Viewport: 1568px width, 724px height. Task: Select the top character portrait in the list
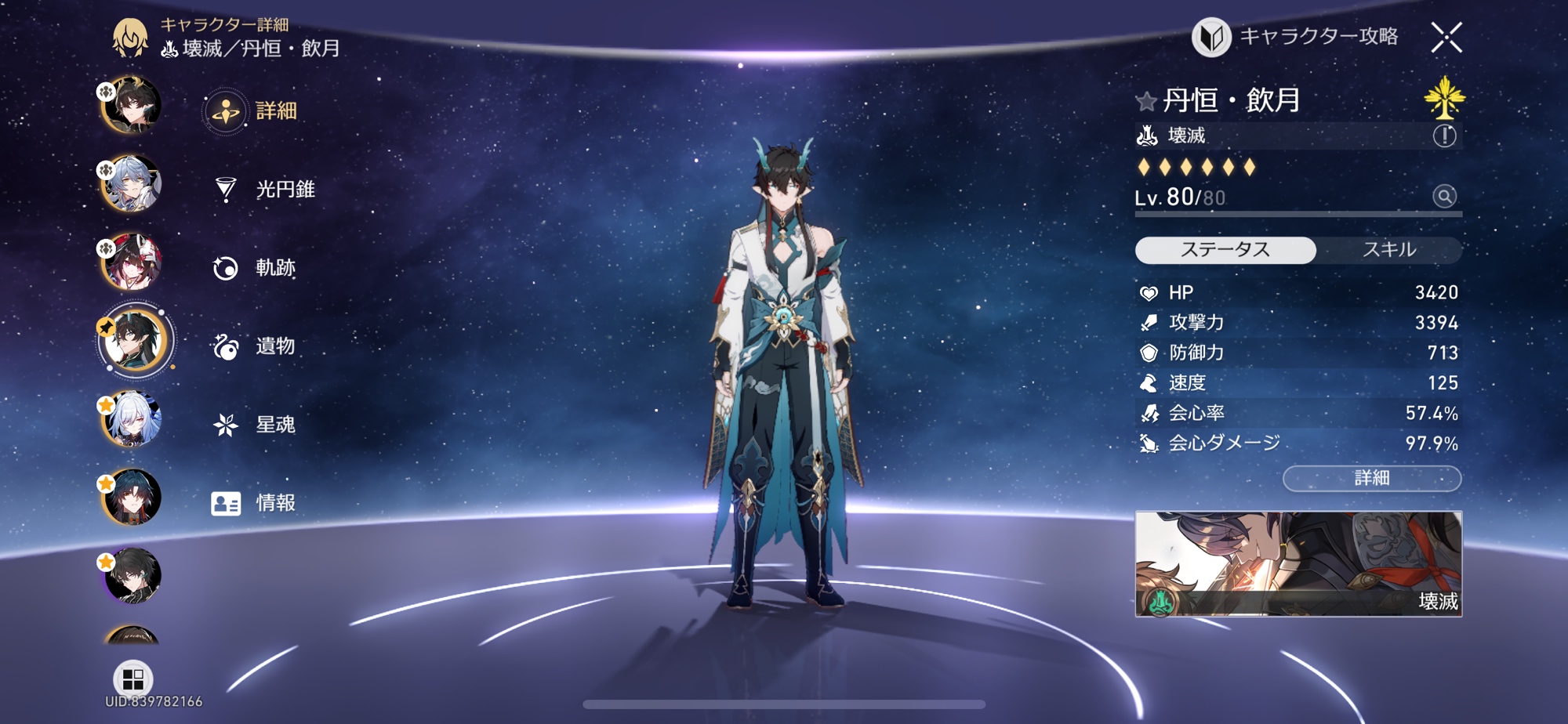132,106
